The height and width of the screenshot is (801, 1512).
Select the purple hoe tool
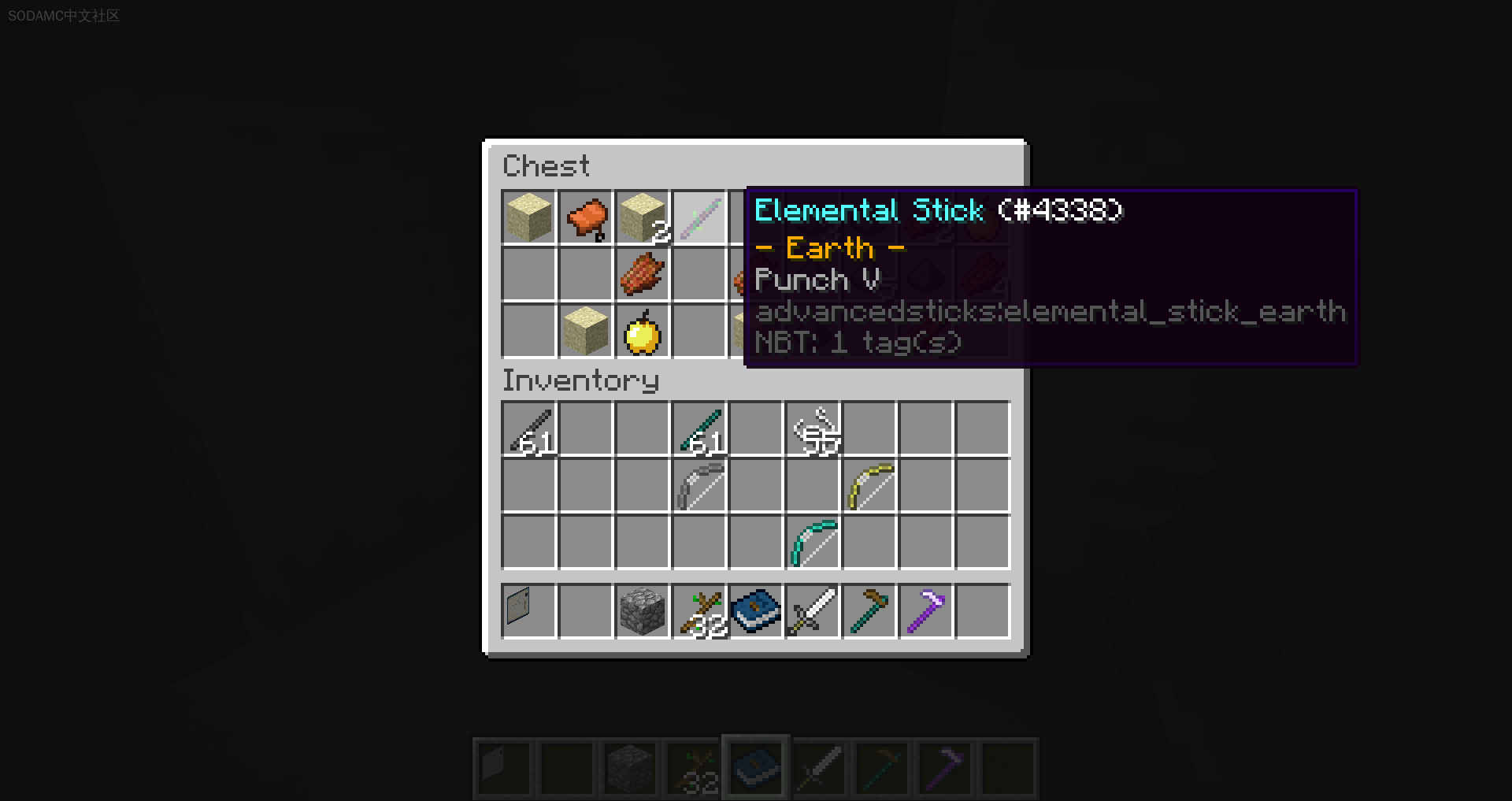click(x=926, y=611)
